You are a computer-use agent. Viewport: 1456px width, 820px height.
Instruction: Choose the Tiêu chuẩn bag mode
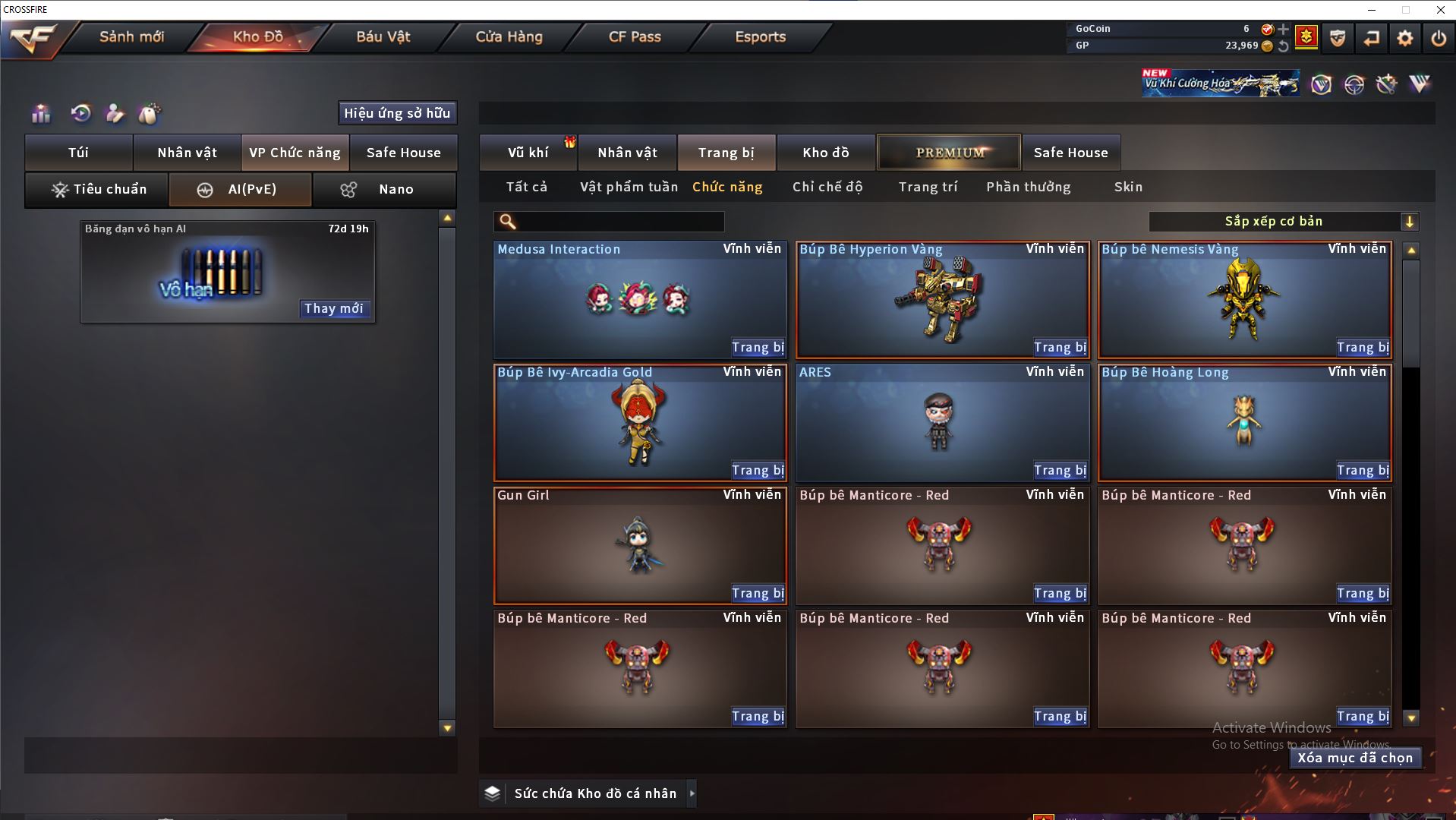click(97, 190)
